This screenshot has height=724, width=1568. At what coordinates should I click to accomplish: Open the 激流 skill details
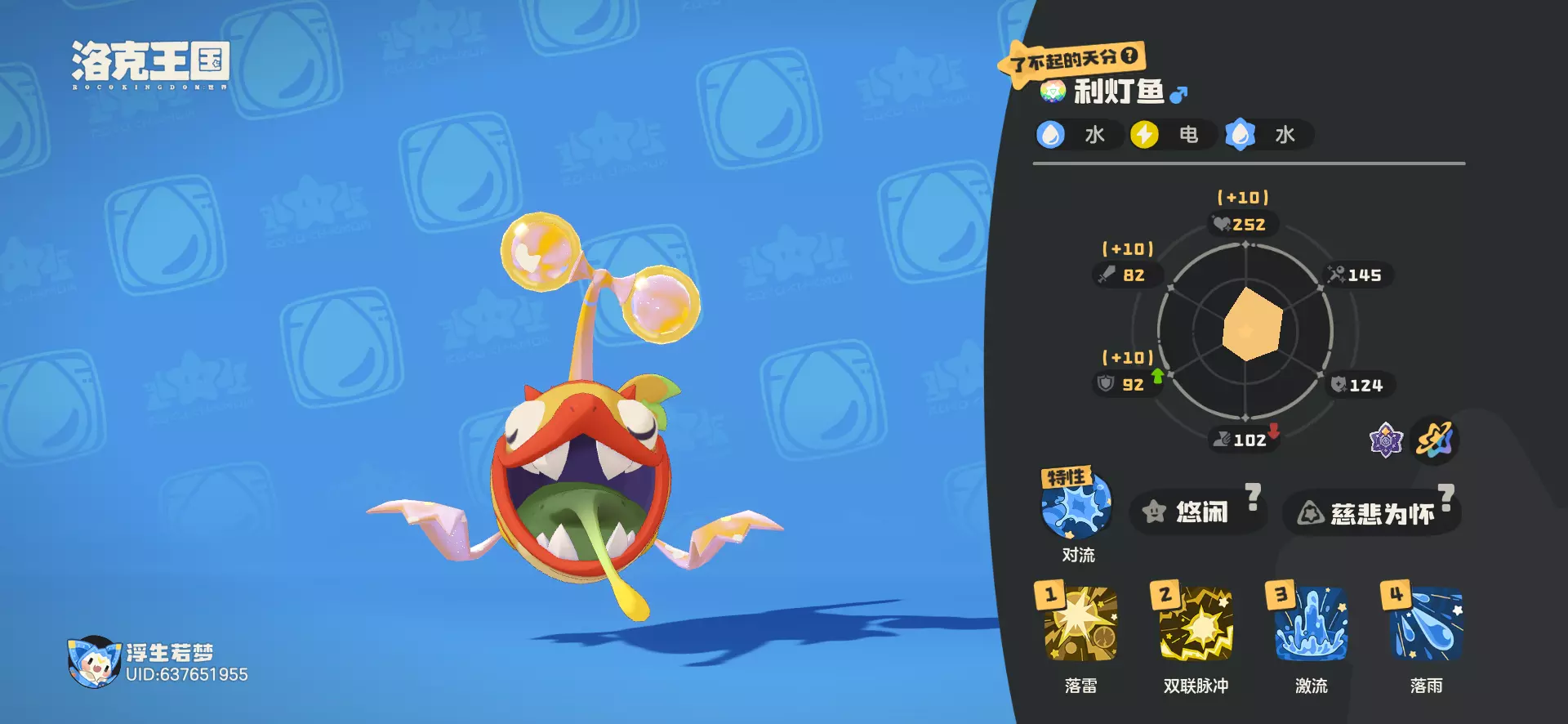tap(1311, 624)
